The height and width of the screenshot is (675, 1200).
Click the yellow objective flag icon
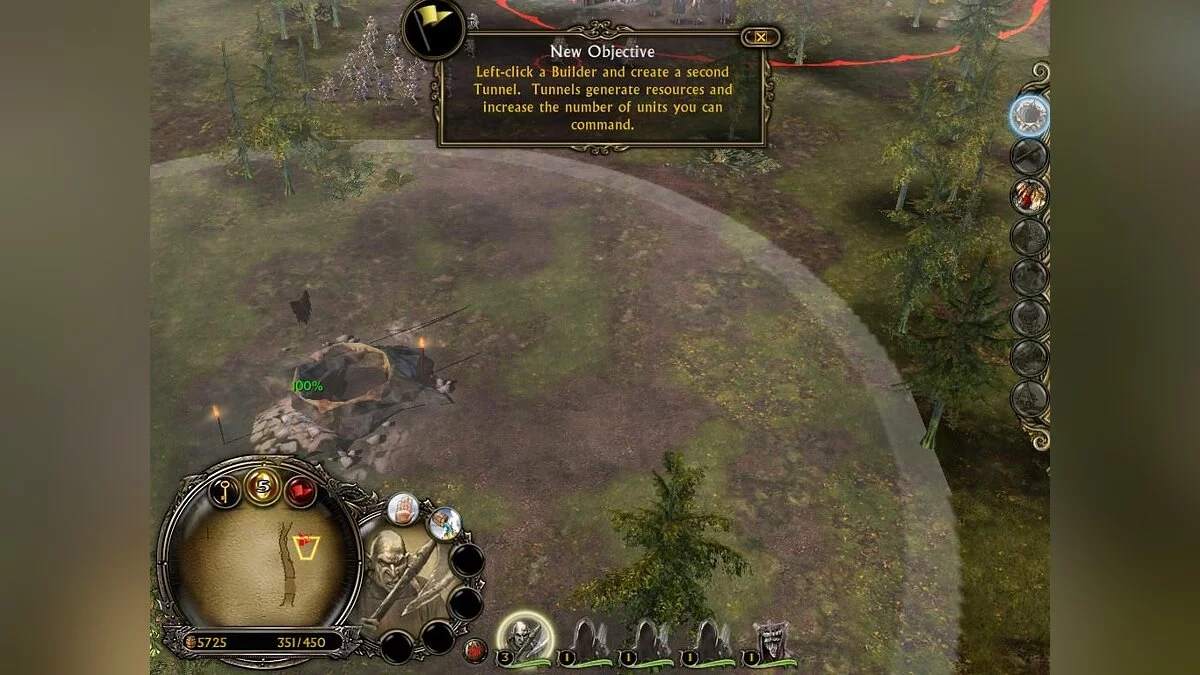(433, 28)
